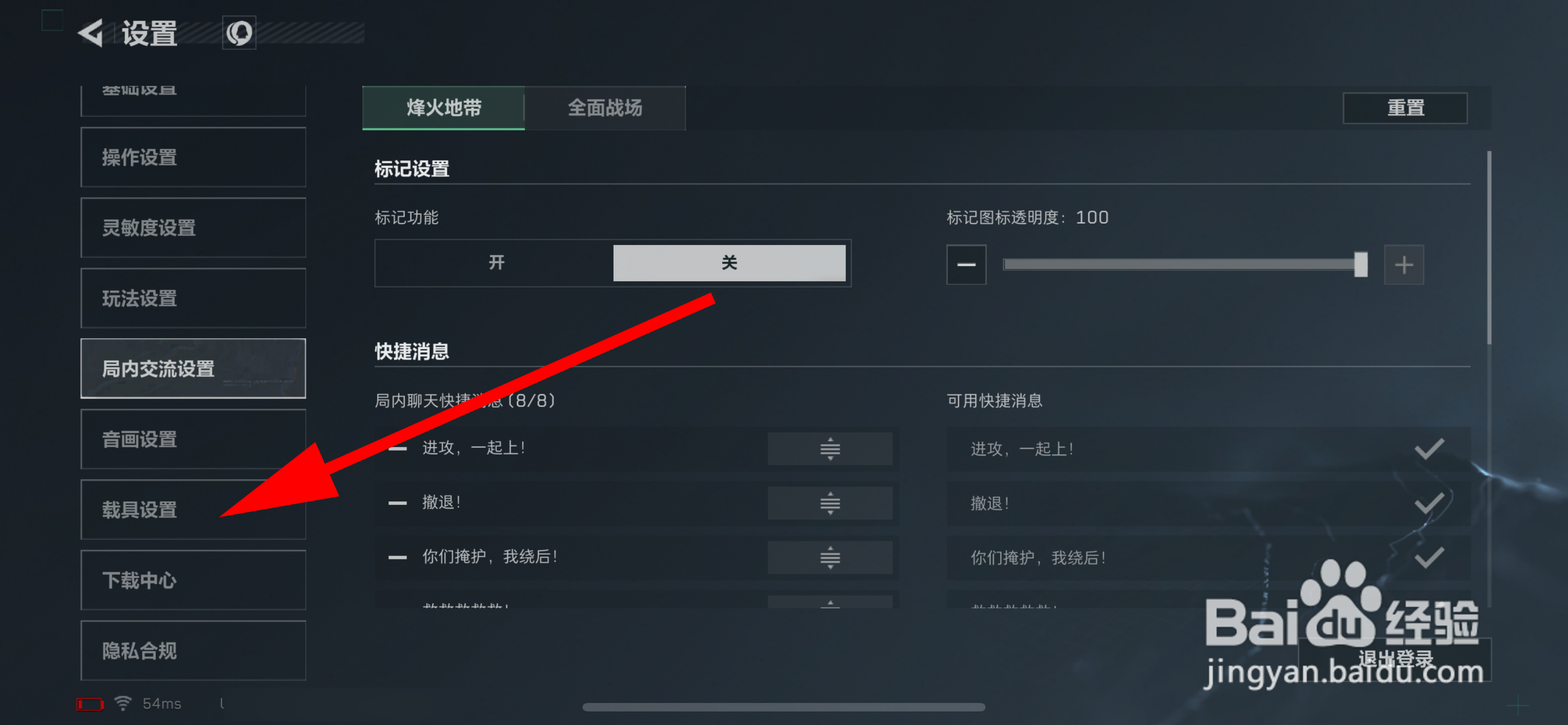Click plus to increase marker icon transparency

tap(1404, 264)
